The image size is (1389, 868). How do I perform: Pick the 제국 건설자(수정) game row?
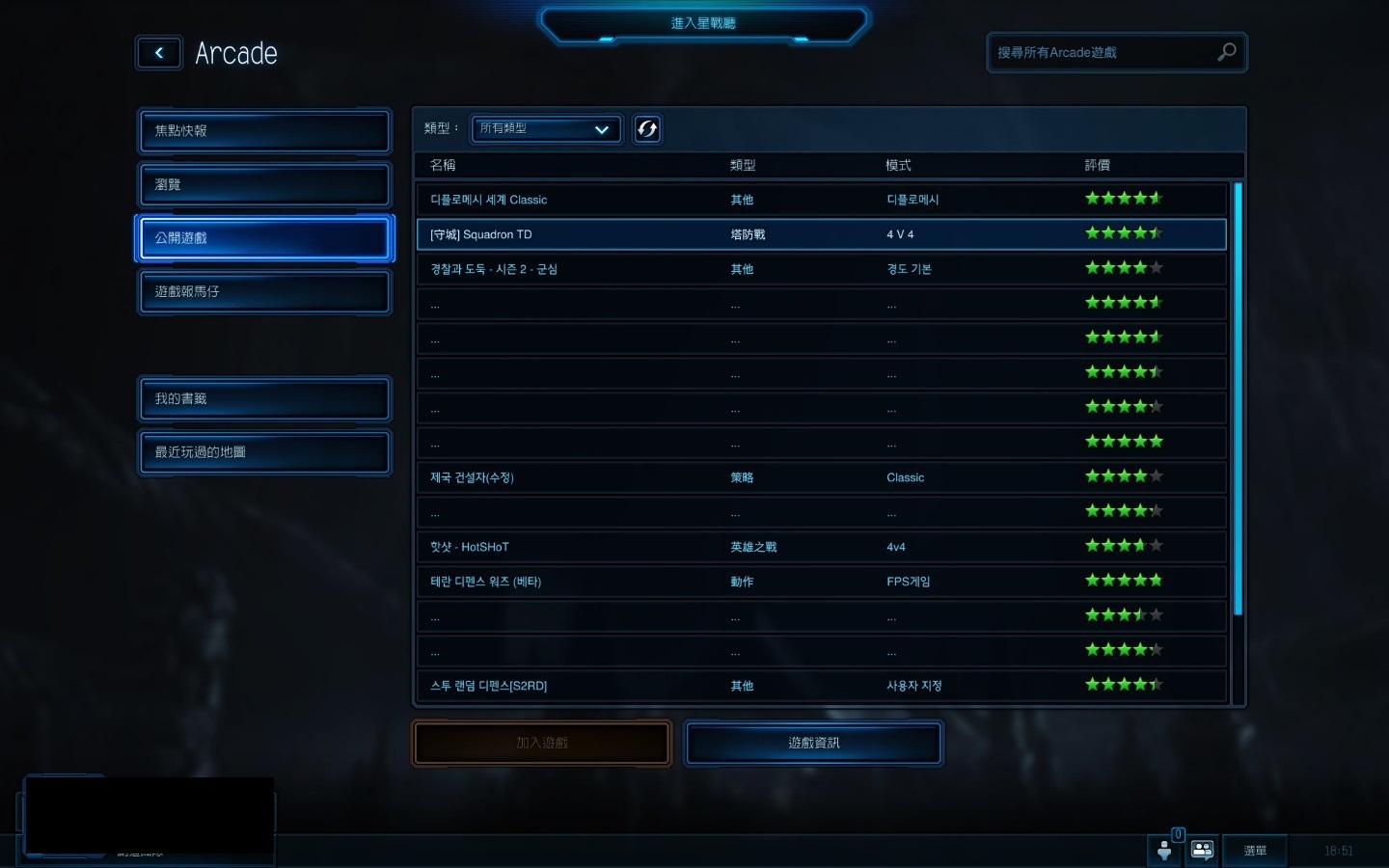tap(820, 477)
